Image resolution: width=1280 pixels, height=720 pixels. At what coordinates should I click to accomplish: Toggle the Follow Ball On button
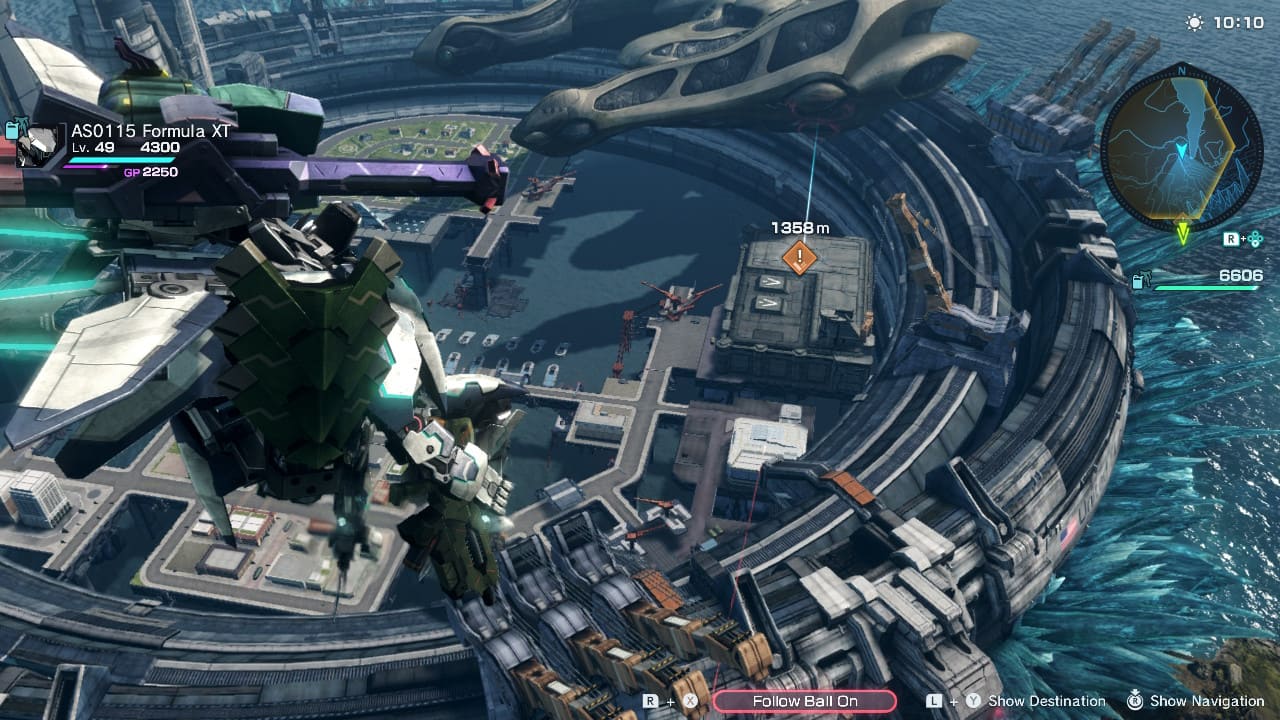[x=804, y=701]
